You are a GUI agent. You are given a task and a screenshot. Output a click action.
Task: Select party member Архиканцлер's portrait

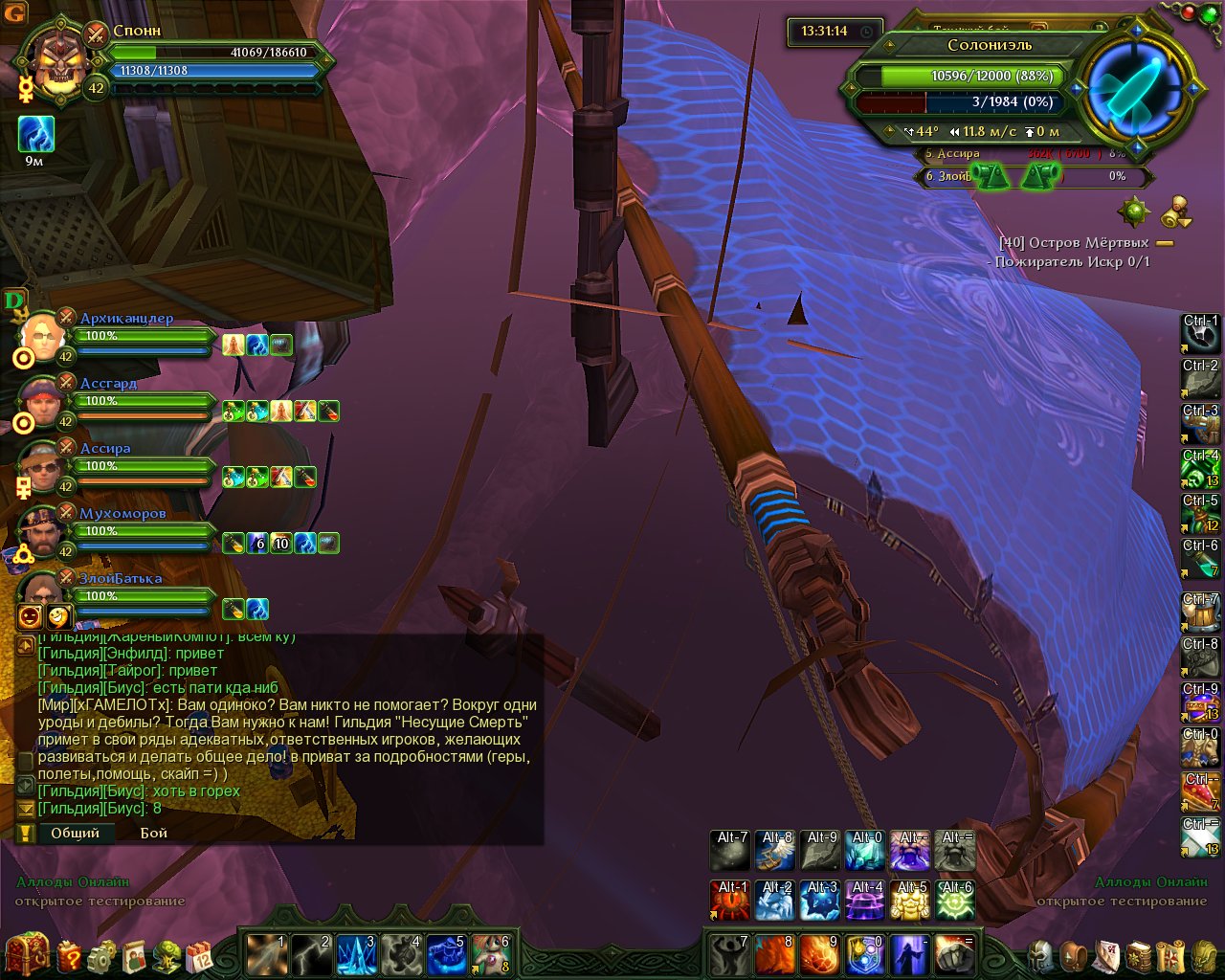[x=43, y=334]
